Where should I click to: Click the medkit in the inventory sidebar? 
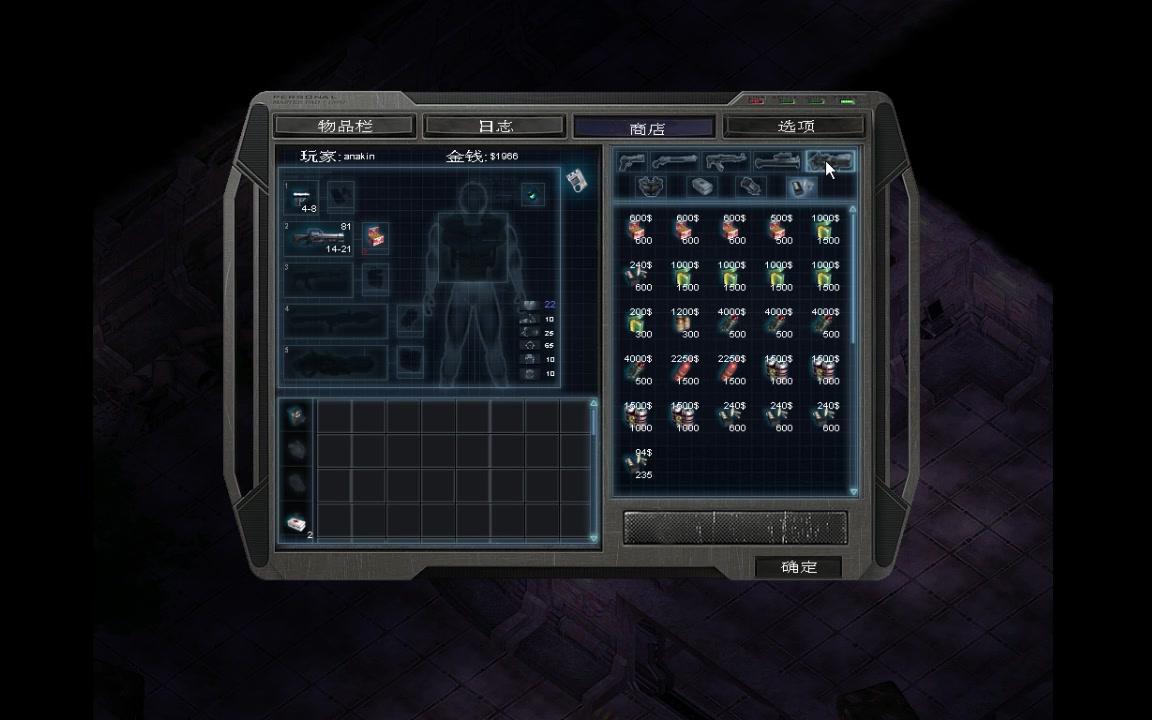(x=296, y=524)
